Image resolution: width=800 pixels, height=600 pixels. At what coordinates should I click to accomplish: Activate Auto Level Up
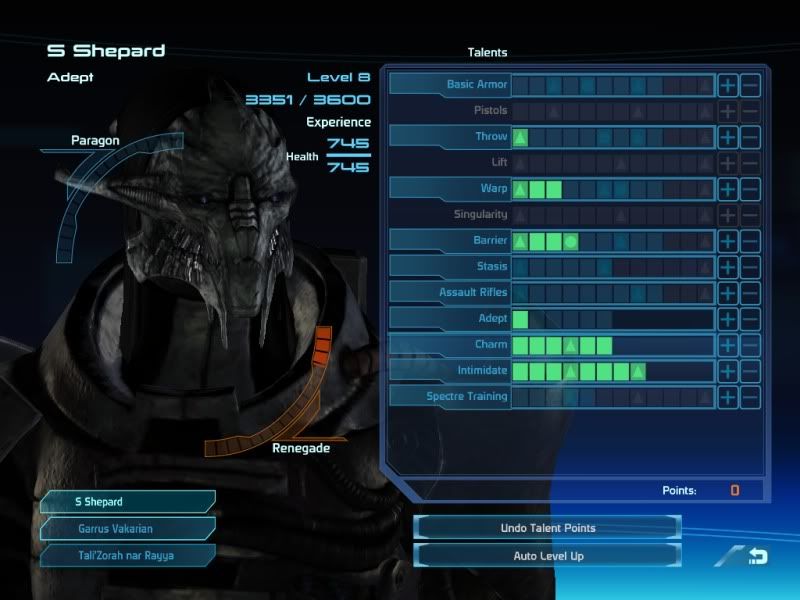coord(547,554)
